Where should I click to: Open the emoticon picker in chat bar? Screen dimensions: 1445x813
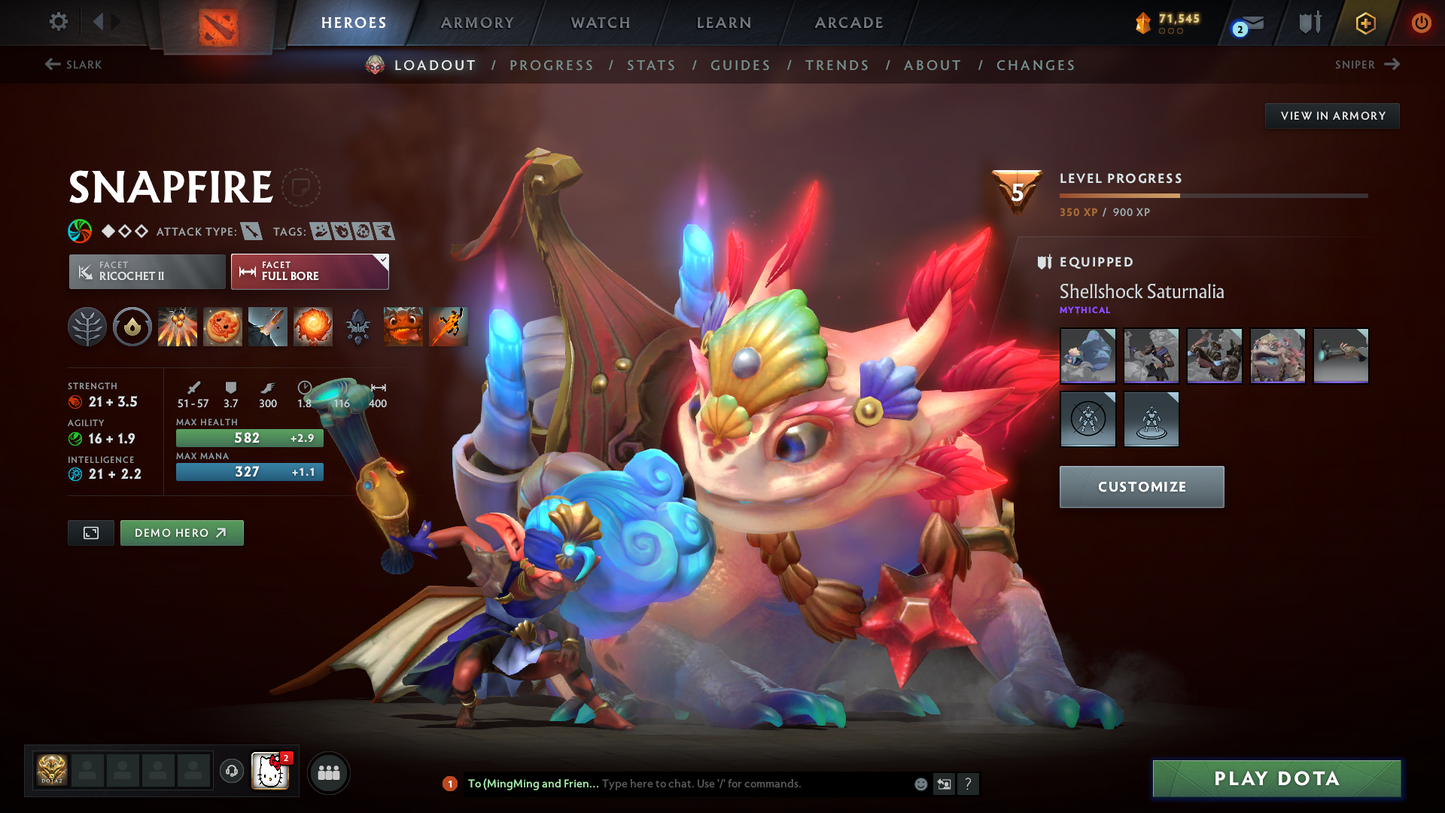click(920, 784)
